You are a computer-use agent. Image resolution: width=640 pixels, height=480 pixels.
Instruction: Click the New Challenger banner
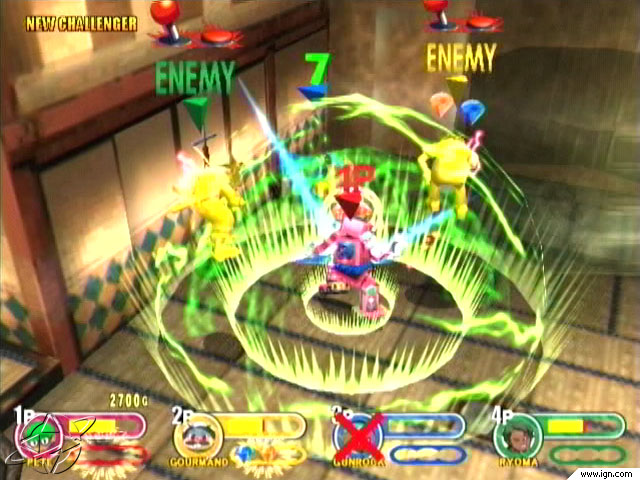click(82, 22)
